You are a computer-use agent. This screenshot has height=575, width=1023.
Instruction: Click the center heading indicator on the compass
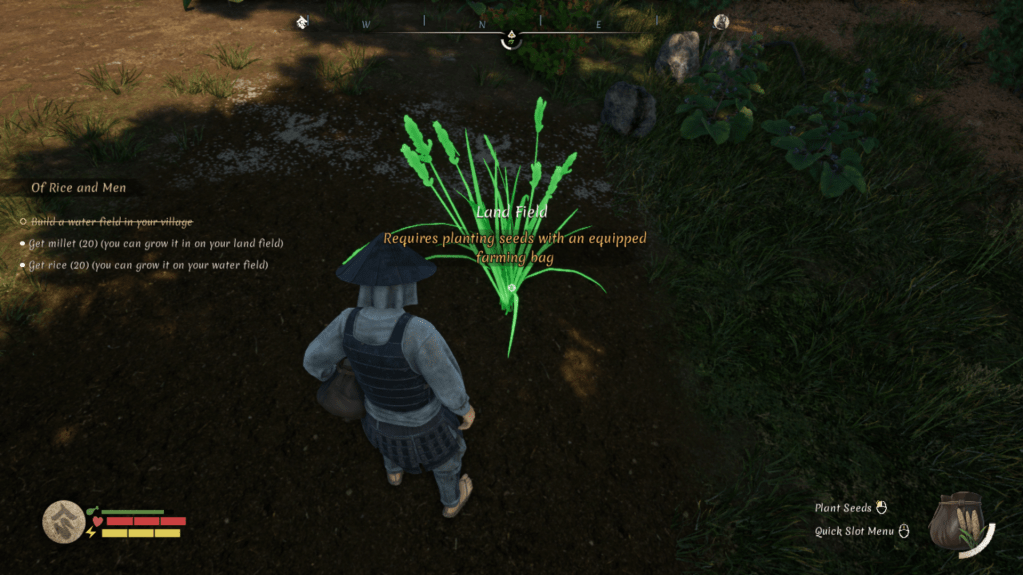coord(511,40)
